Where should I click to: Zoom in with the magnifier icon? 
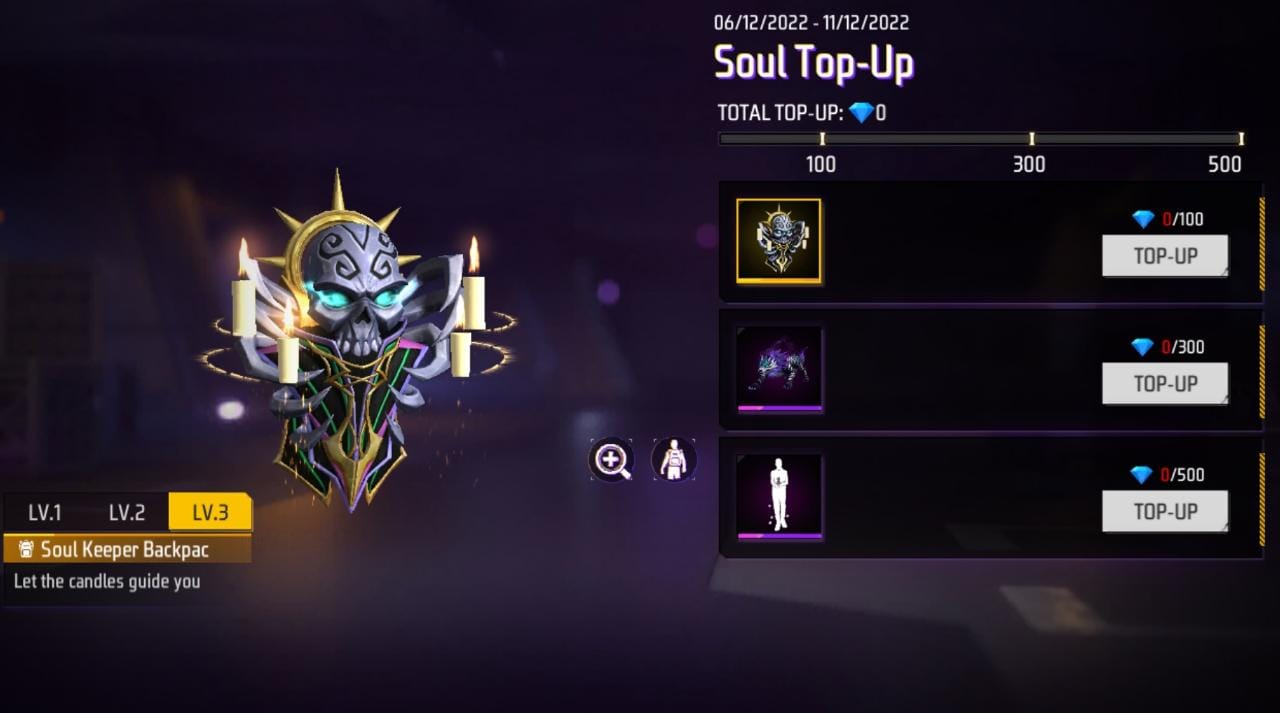(x=611, y=460)
